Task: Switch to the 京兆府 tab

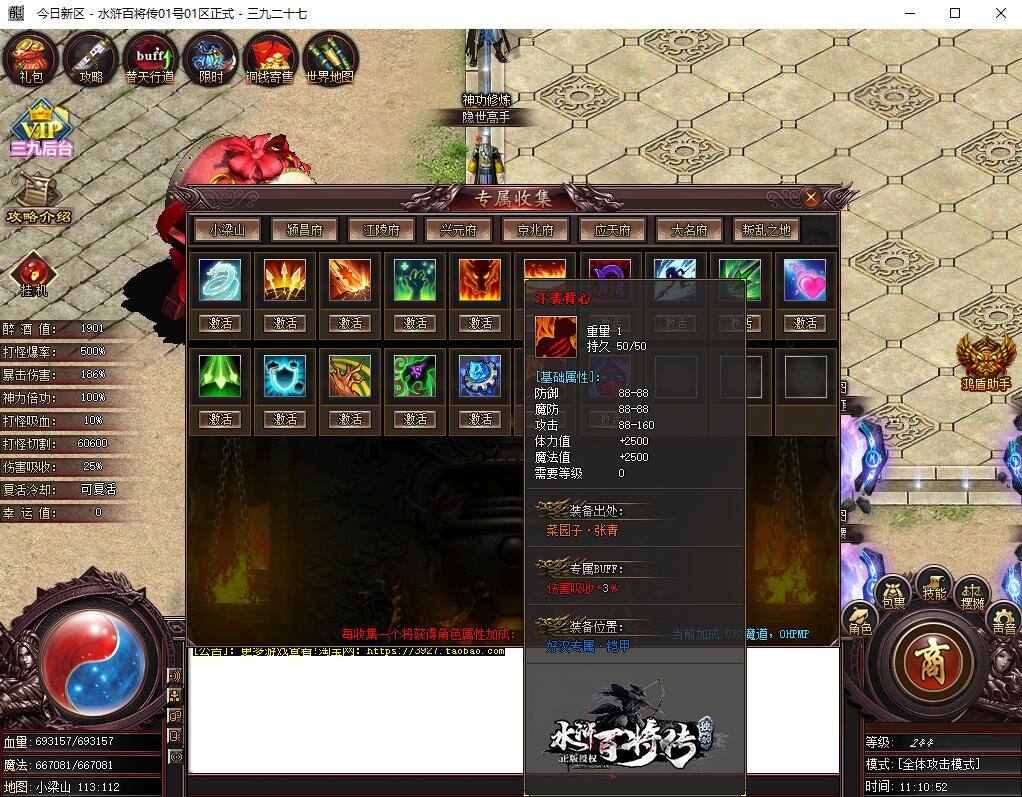Action: (535, 230)
